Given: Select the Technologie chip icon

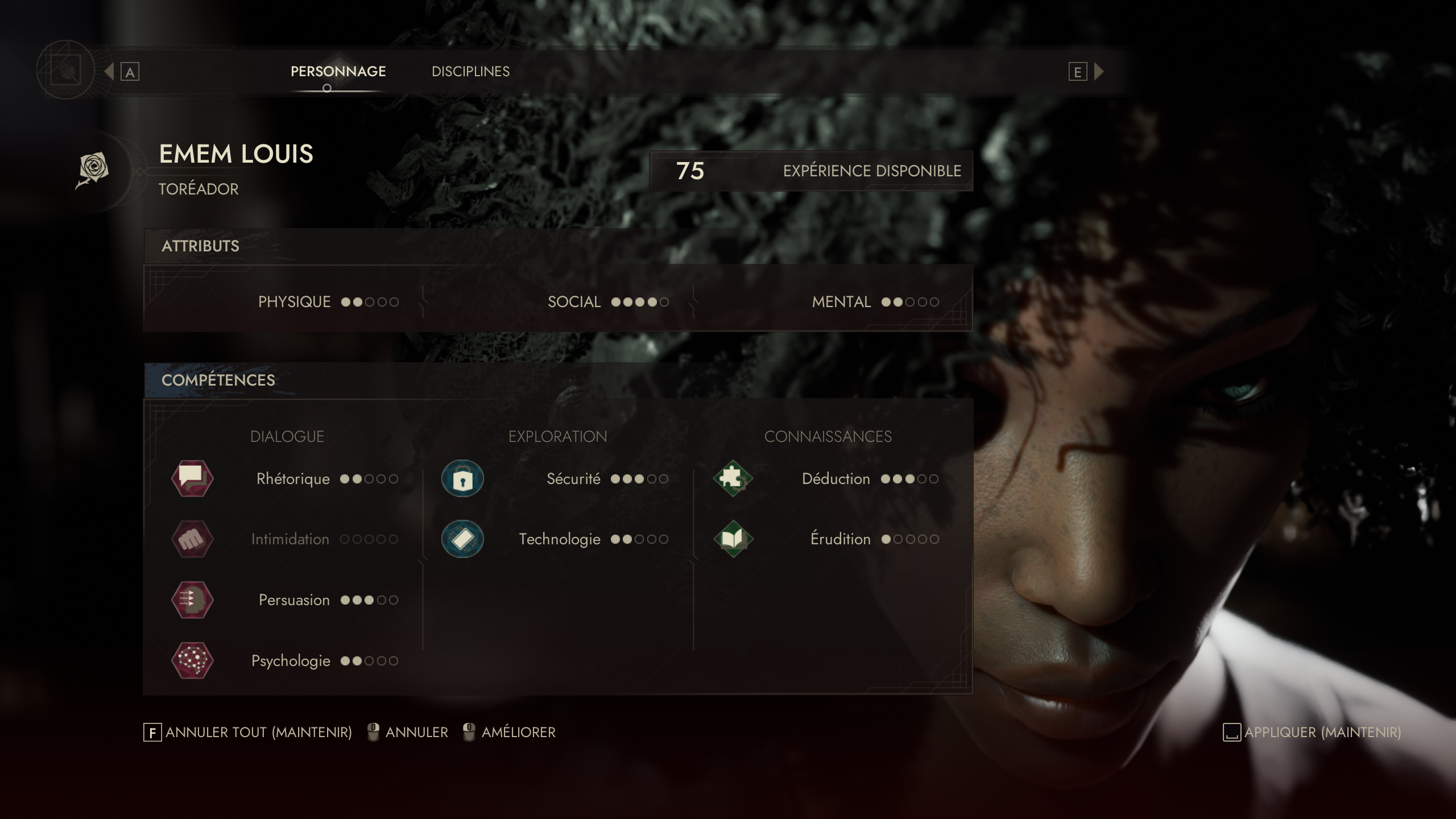Looking at the screenshot, I should point(462,539).
